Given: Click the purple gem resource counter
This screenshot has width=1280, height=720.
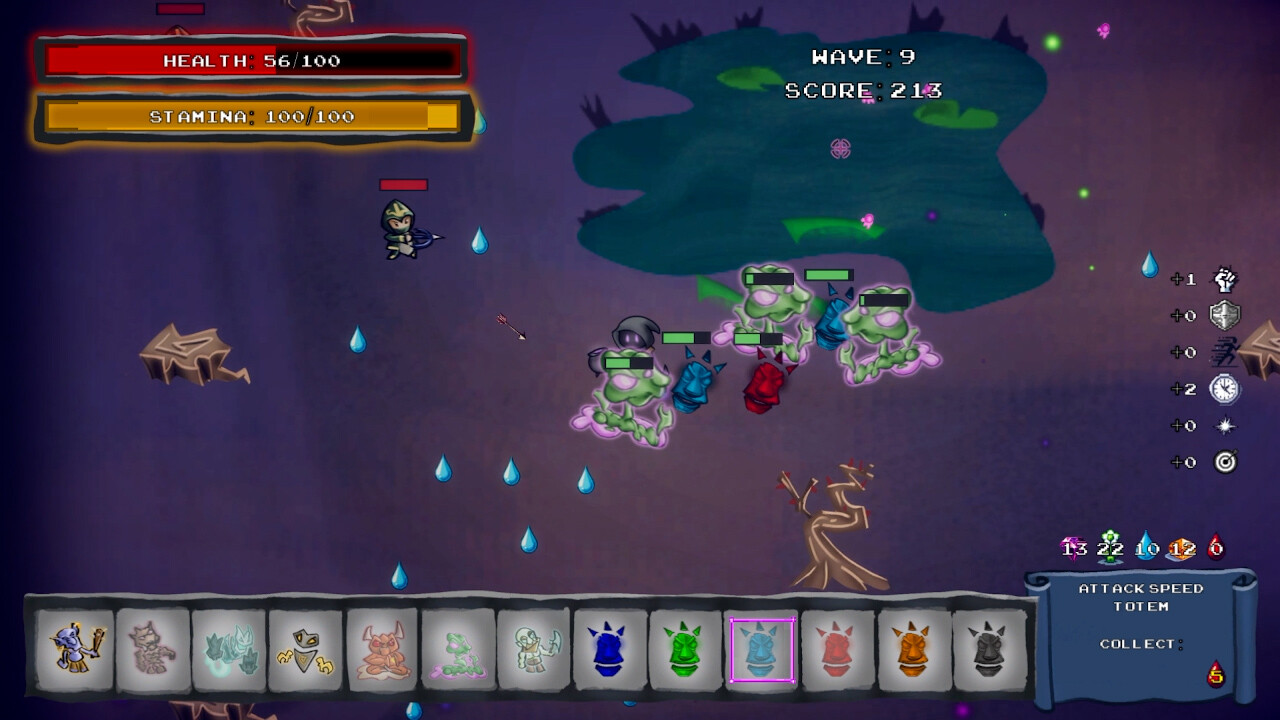Looking at the screenshot, I should coord(1073,548).
